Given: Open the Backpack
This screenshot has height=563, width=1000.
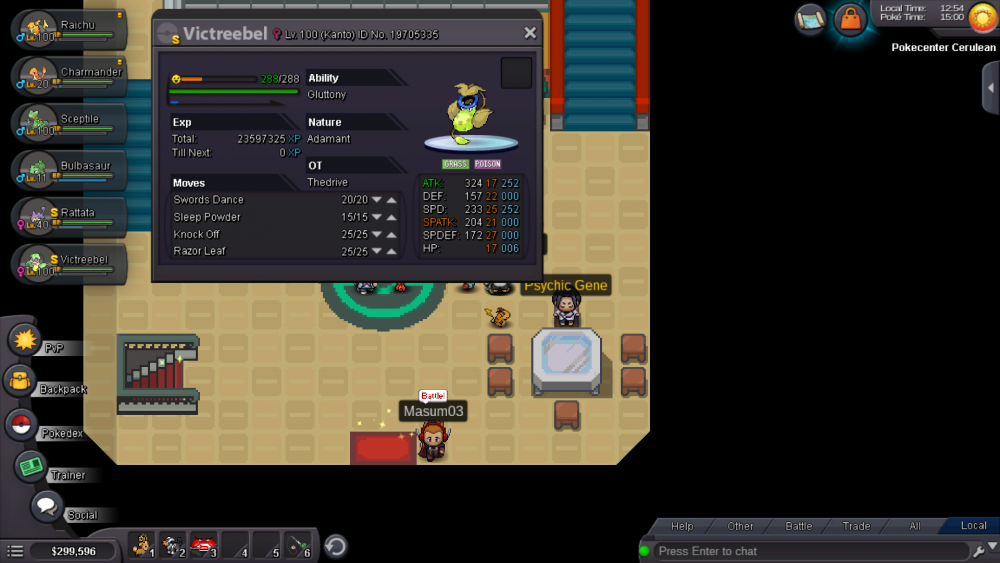Looking at the screenshot, I should point(20,381).
